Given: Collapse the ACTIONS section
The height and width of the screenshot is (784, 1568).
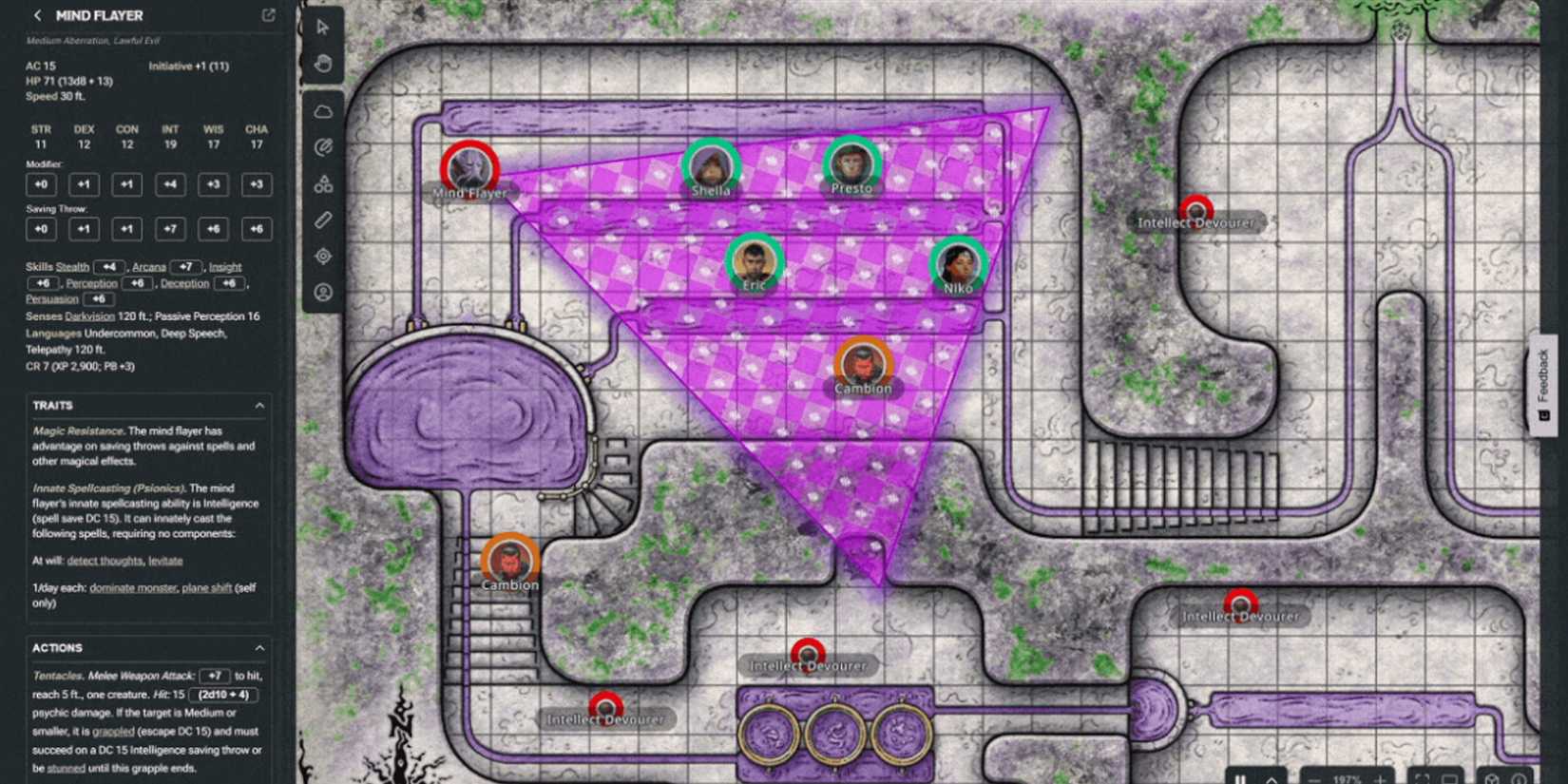Looking at the screenshot, I should [x=258, y=647].
